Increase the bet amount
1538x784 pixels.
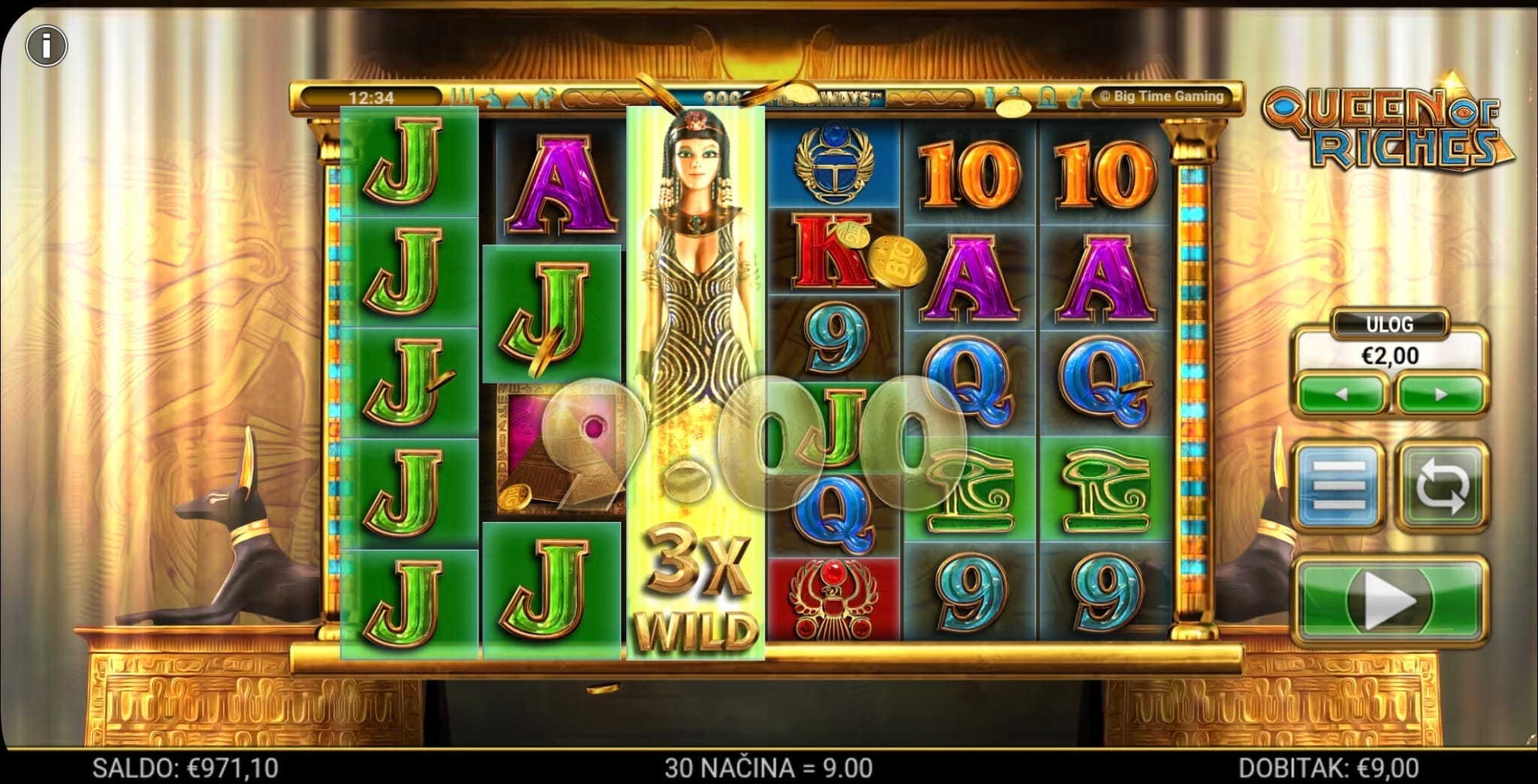(1440, 394)
